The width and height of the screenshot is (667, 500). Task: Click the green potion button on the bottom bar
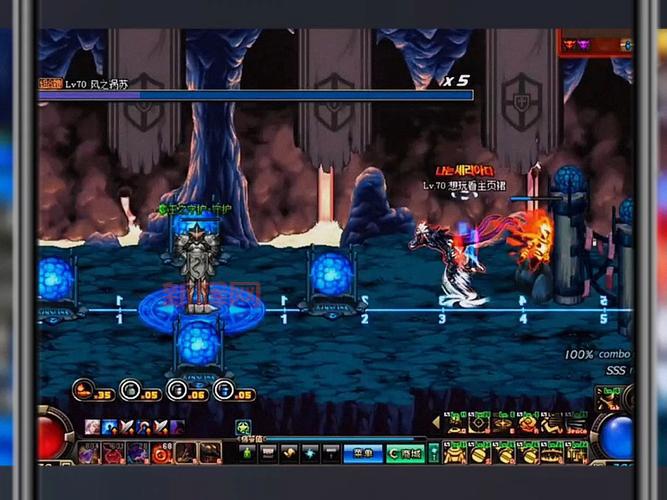click(246, 453)
